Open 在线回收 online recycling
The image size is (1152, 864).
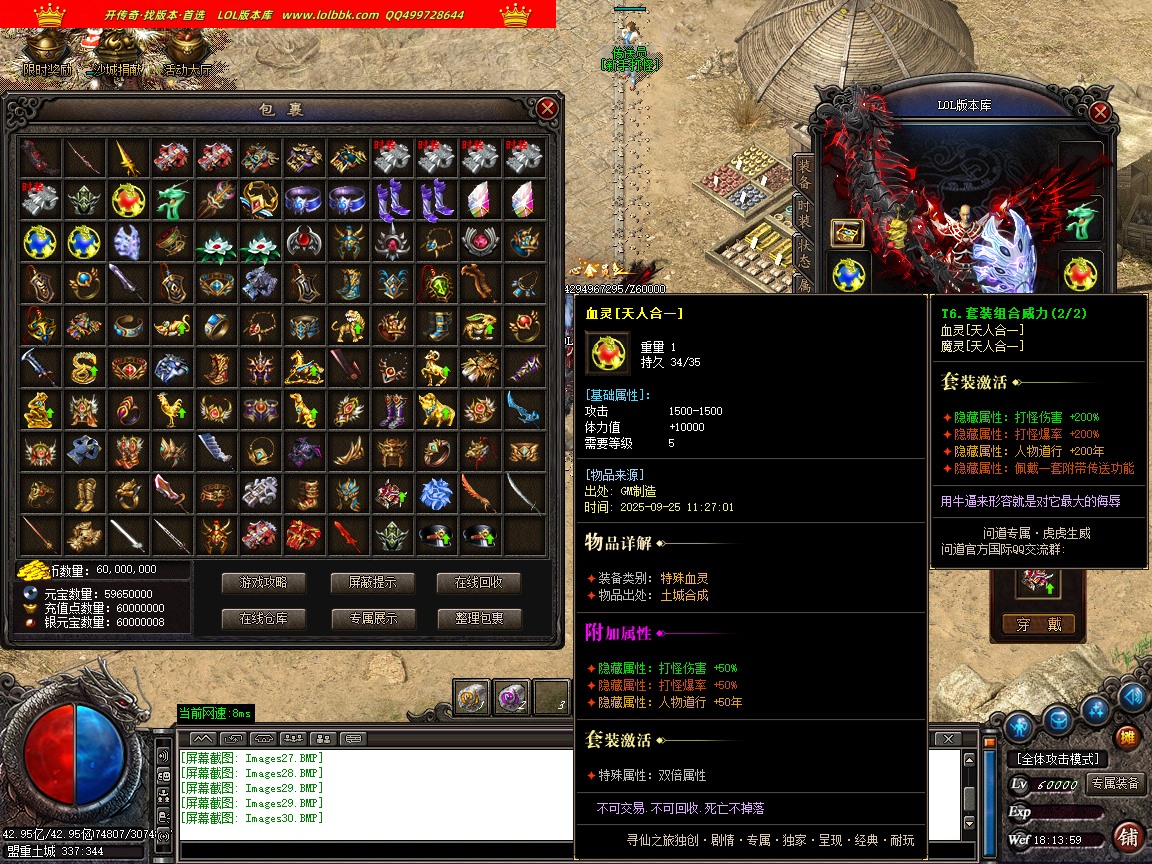tap(479, 583)
